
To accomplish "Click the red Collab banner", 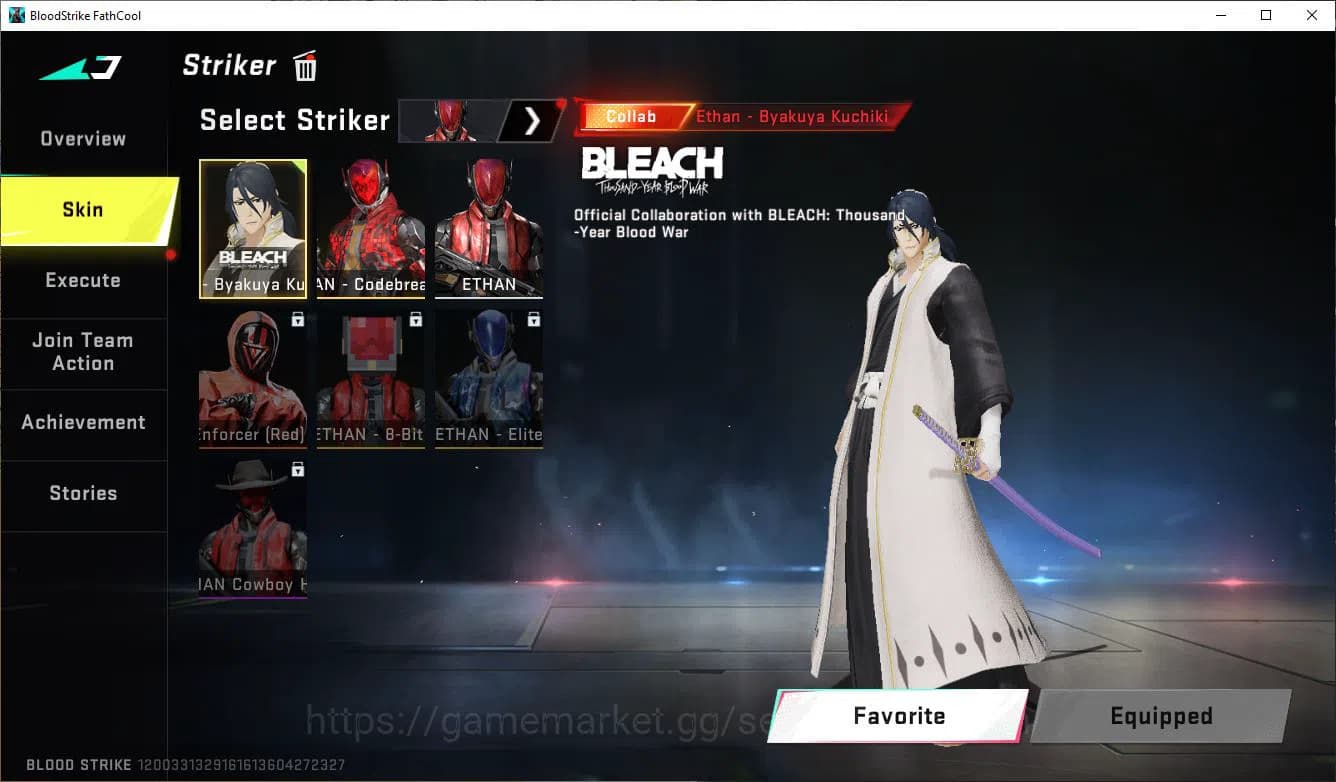I will coord(631,116).
